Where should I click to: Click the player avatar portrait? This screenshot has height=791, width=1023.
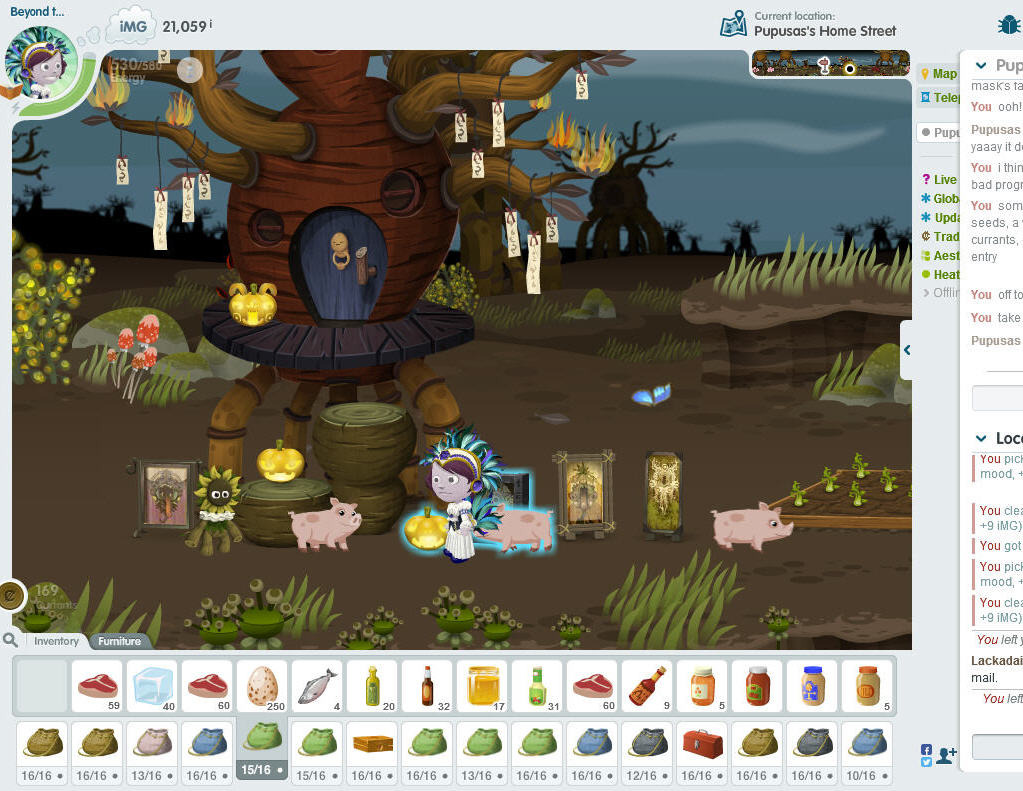click(x=40, y=62)
